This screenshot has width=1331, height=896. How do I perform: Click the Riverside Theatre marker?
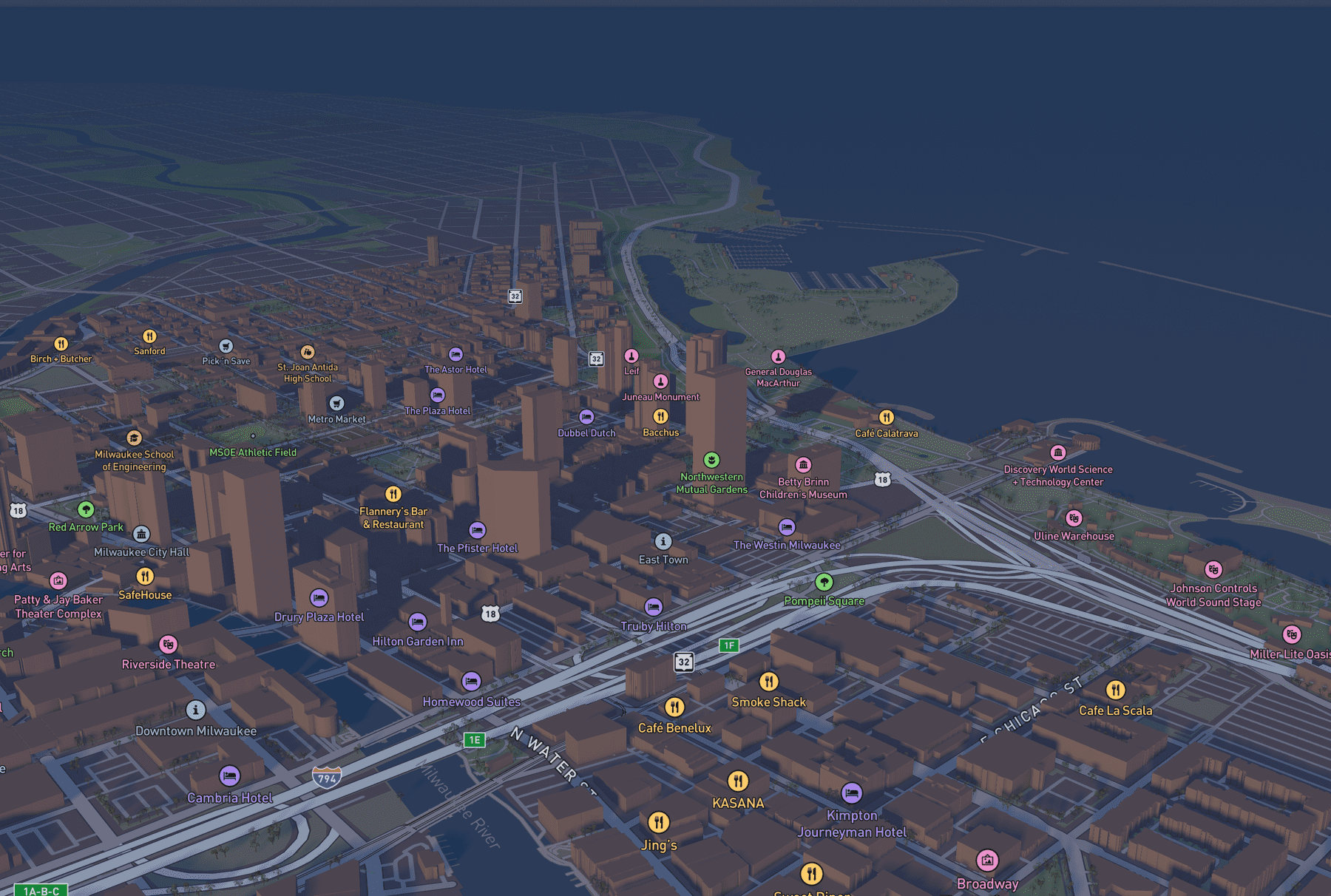point(169,645)
